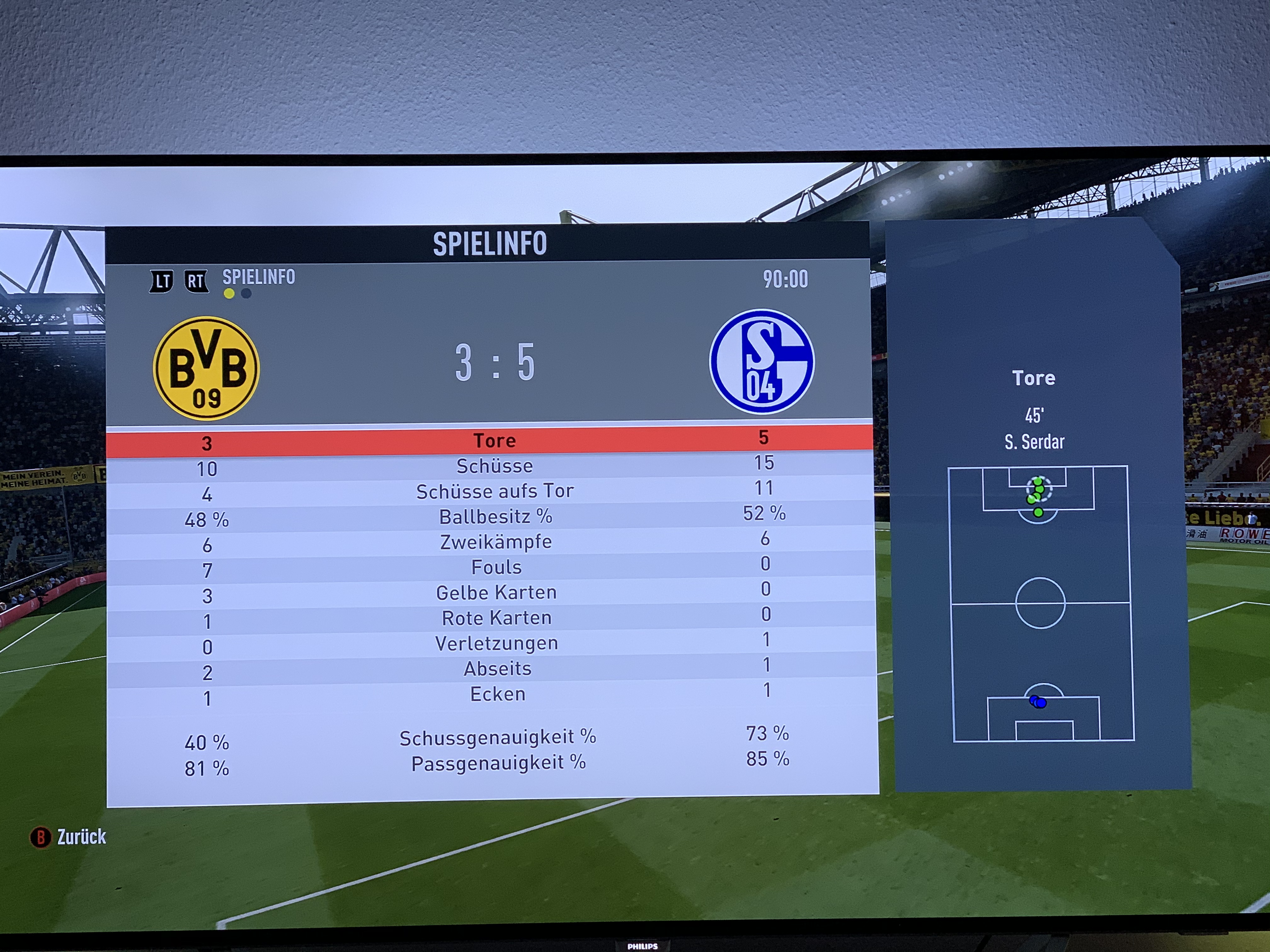Select the Schüsse aufs Tor row
This screenshot has height=952, width=1270.
click(494, 491)
